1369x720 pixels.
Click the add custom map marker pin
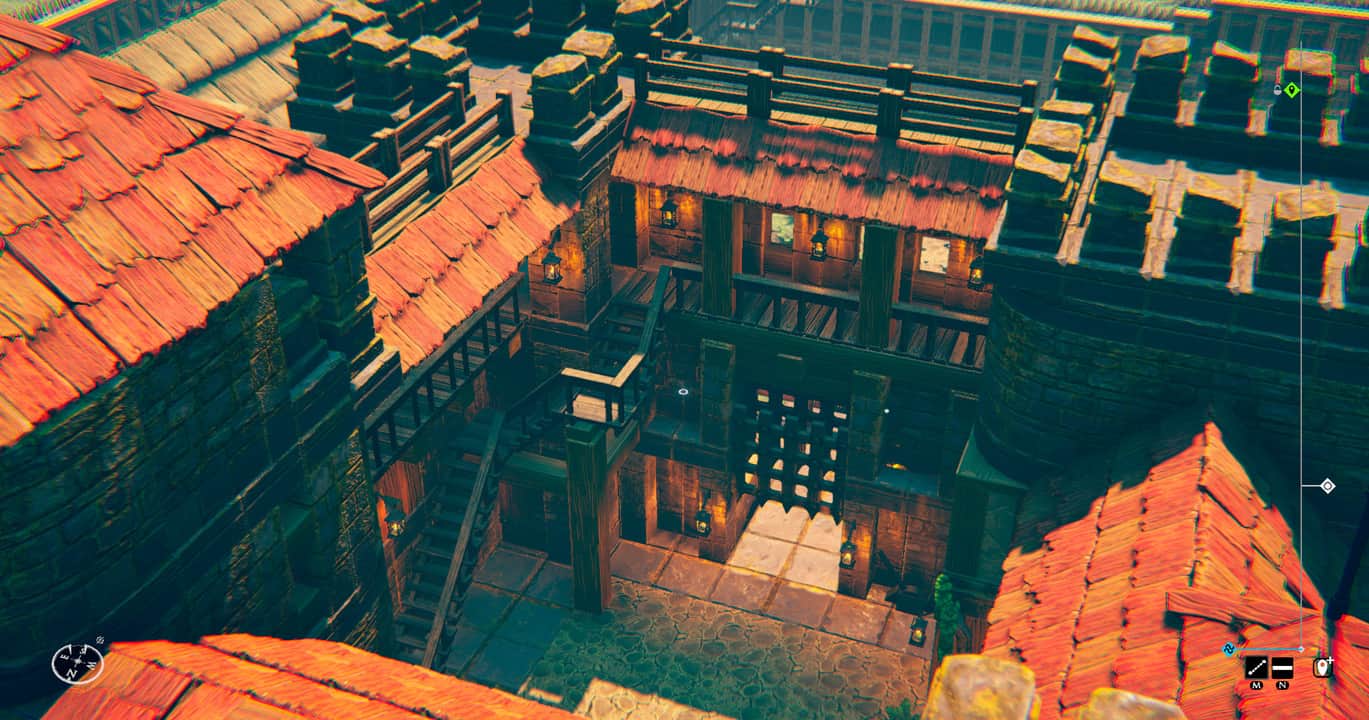1322,666
